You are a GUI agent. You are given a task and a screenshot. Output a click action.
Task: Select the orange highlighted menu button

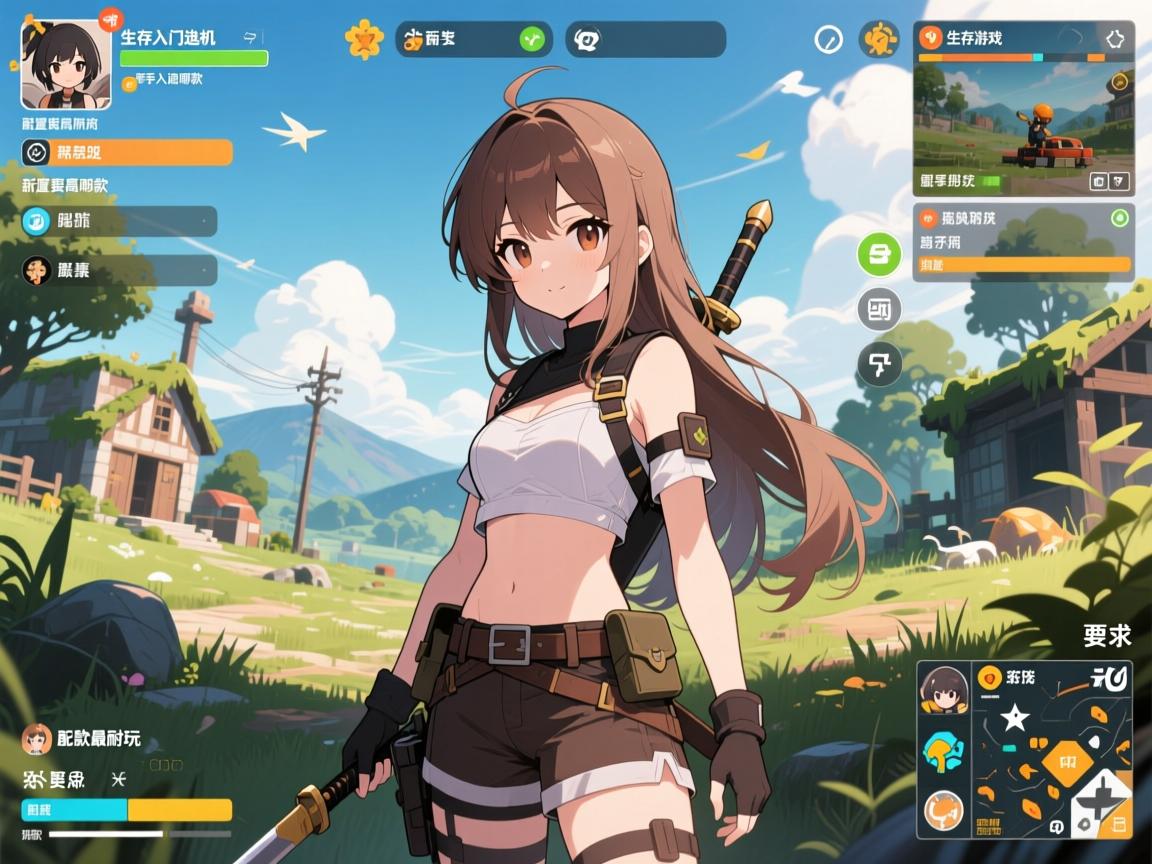127,152
